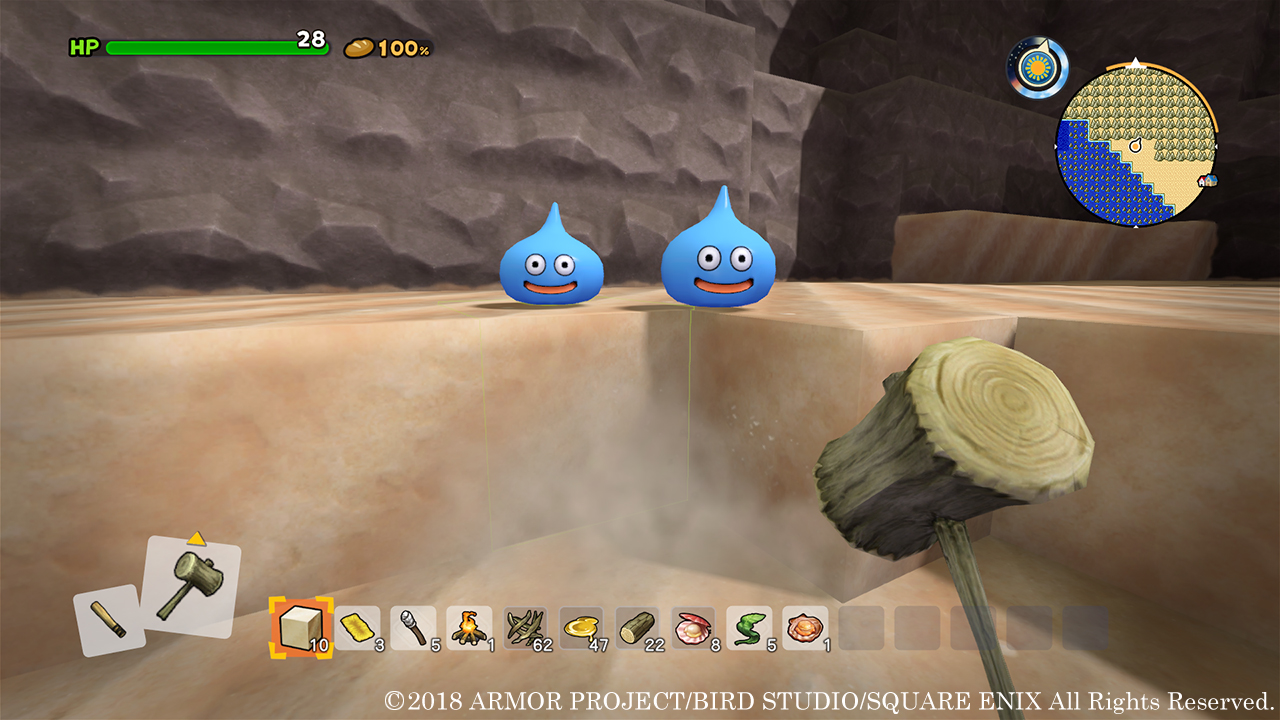Select the pink pearl clam slot
1280x720 pixels.
click(x=693, y=628)
